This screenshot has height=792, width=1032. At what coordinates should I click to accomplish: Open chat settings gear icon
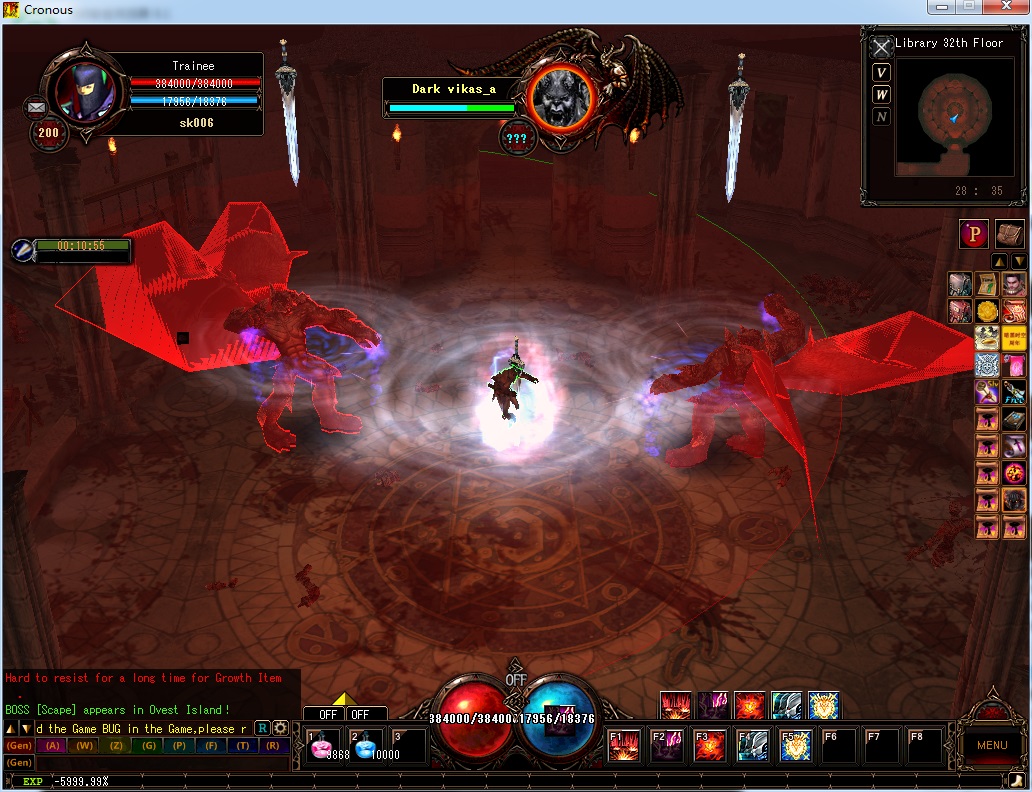point(281,728)
